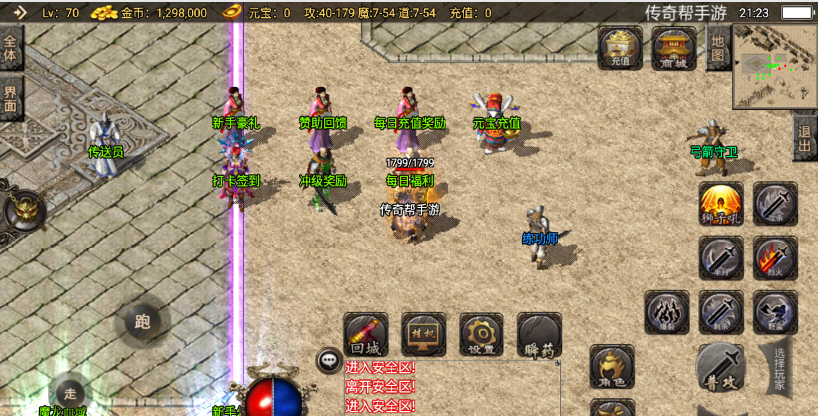Activate the 半月 skill
Image resolution: width=818 pixels, height=416 pixels.
[720, 258]
